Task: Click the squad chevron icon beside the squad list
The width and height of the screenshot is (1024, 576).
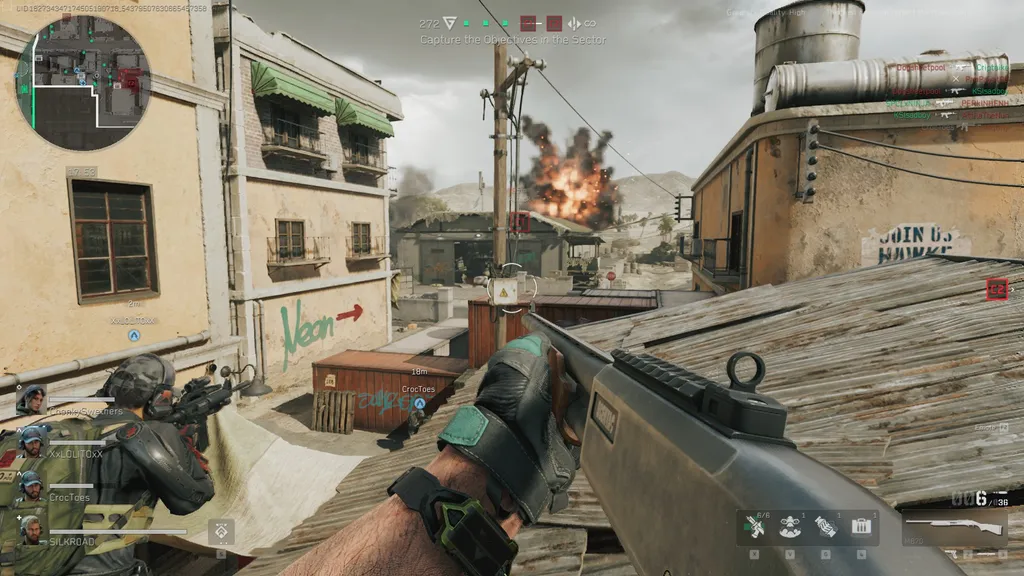Action: tap(221, 531)
